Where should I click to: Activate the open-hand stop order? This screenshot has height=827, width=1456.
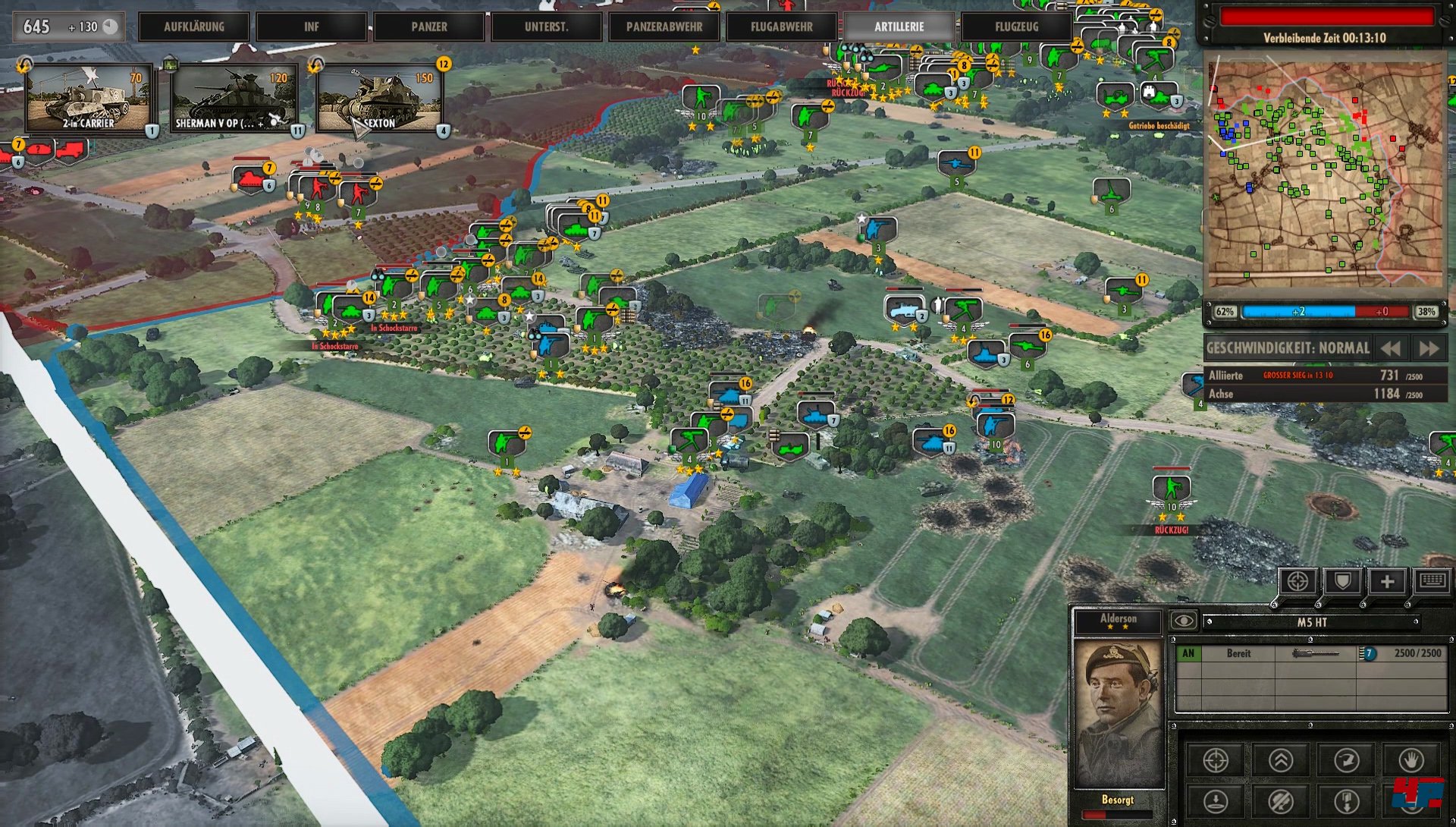[1411, 759]
